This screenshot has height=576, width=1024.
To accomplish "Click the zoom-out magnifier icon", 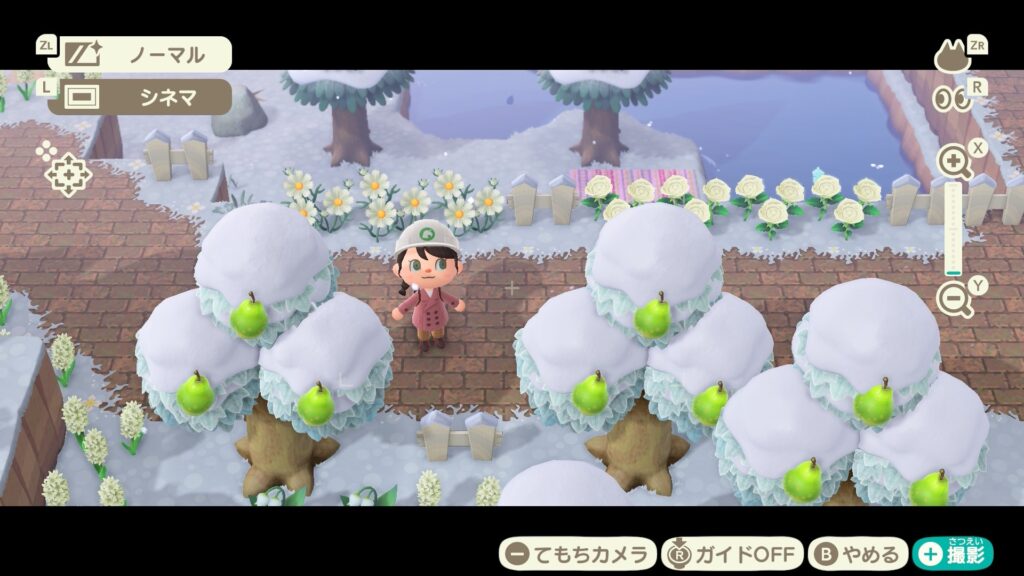I will coord(953,298).
